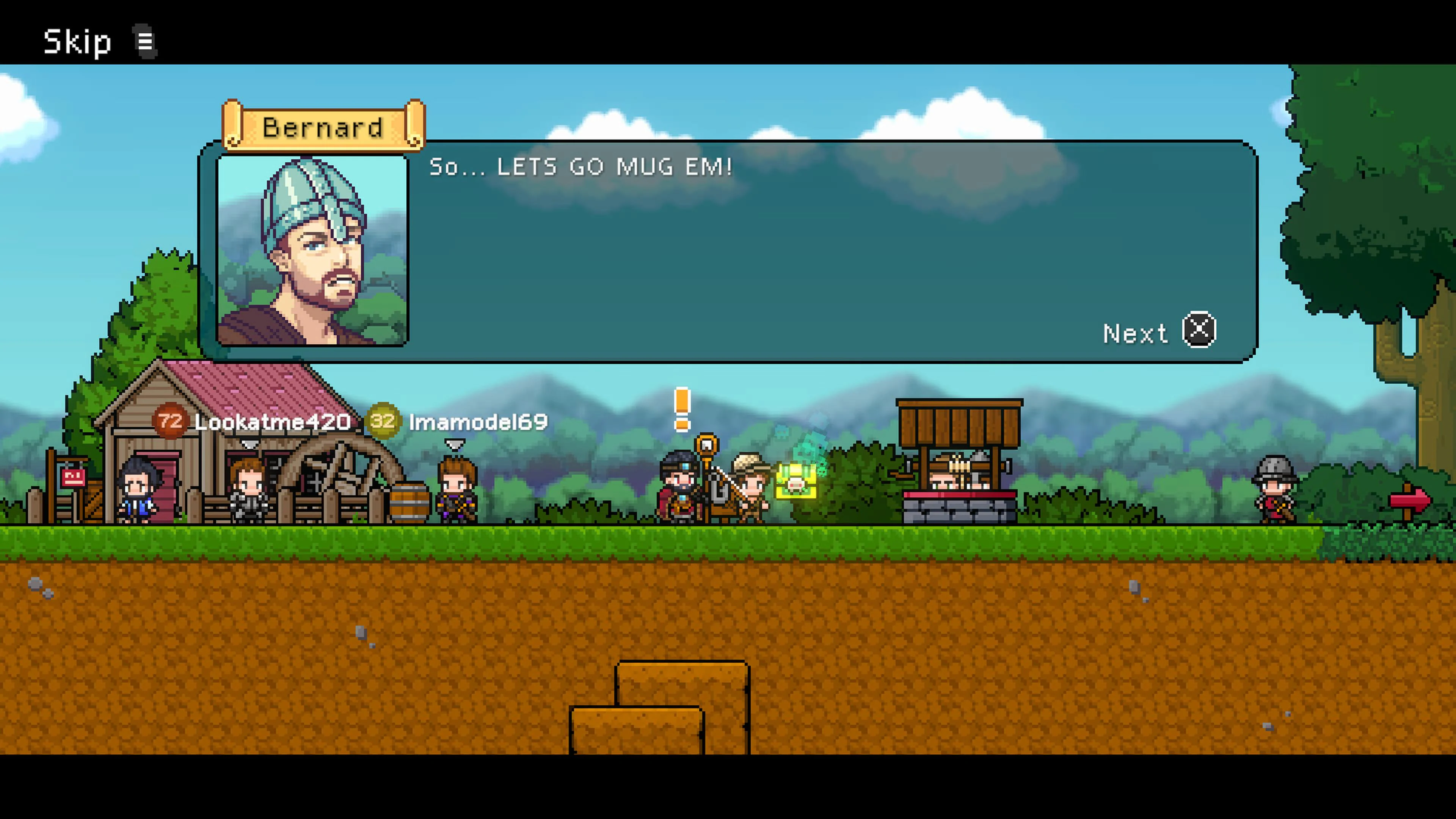This screenshot has height=819, width=1456.
Task: Click Imamodel69's level 32 badge
Action: point(385,421)
